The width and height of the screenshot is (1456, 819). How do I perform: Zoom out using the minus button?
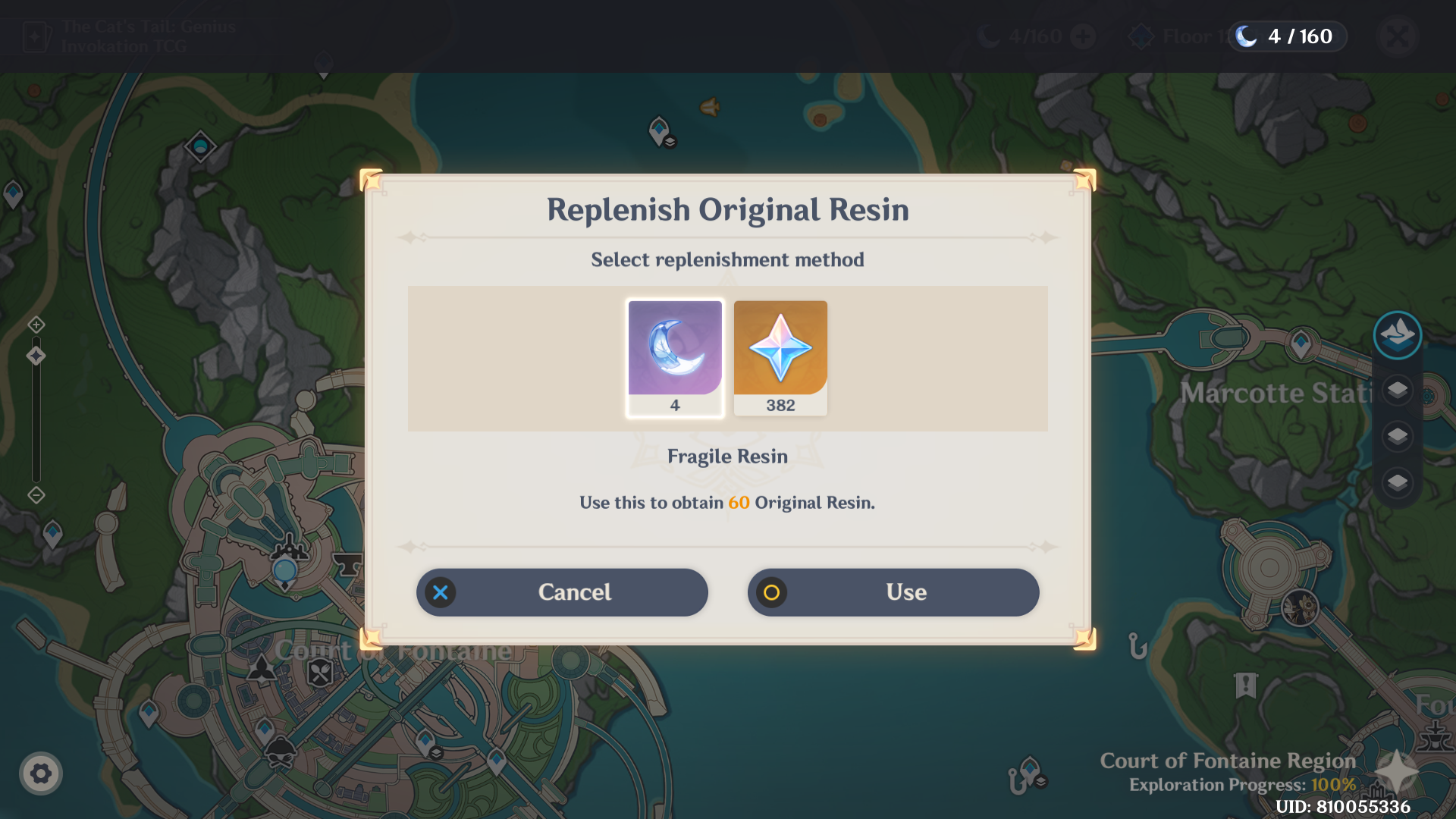tap(36, 495)
